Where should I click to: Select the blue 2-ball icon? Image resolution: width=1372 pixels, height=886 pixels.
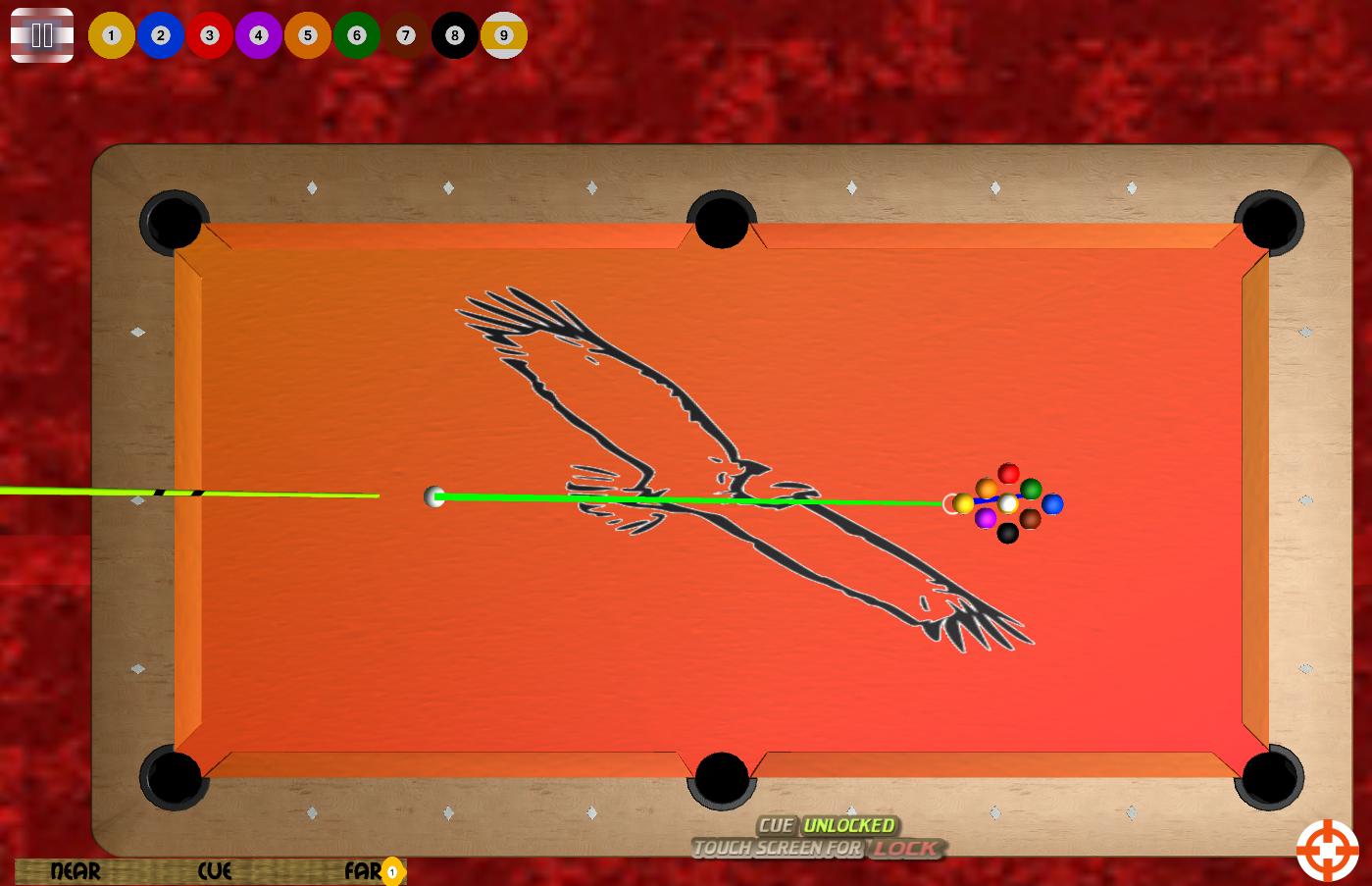[x=160, y=35]
